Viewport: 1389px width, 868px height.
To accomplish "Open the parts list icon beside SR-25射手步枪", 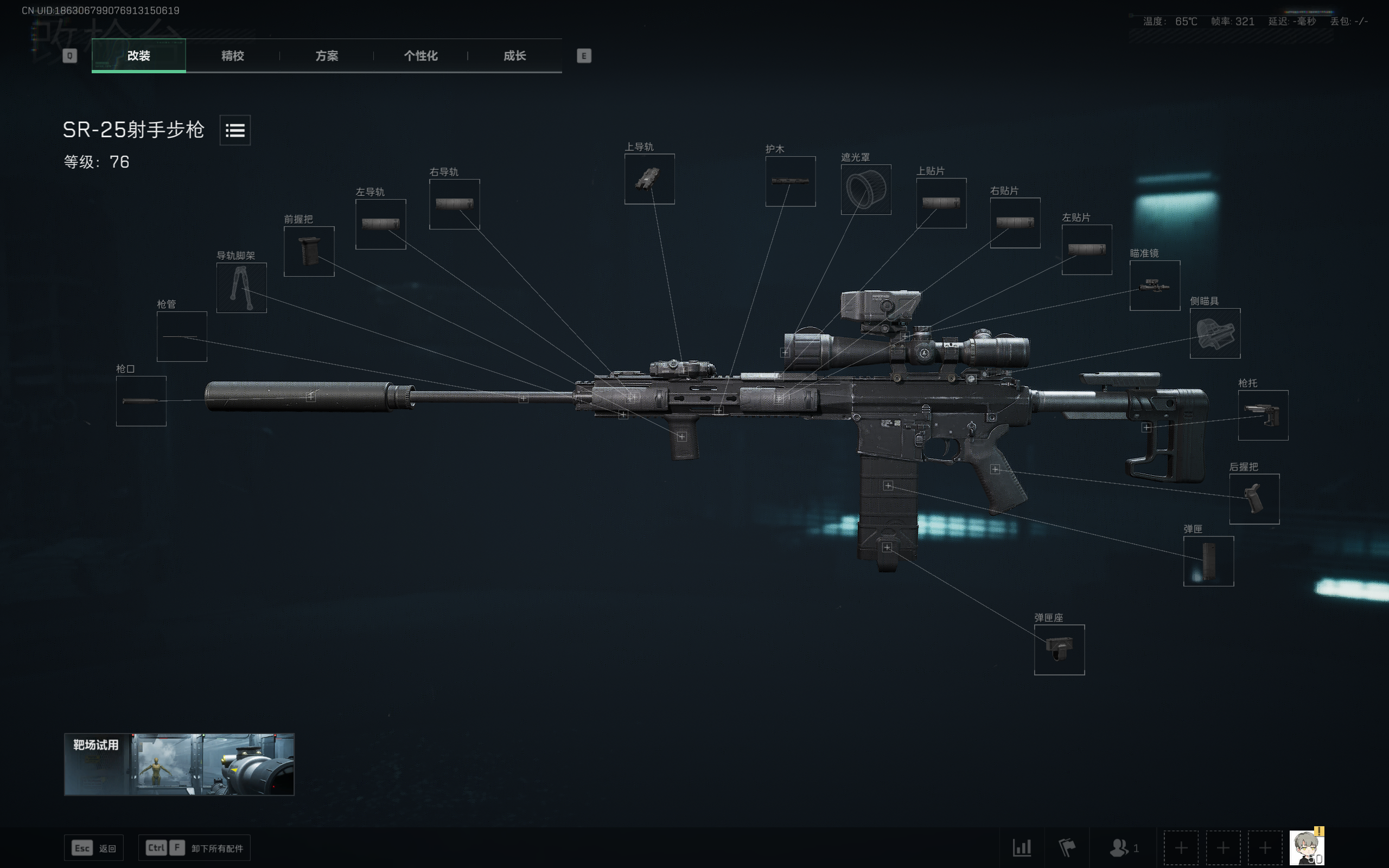I will [235, 131].
